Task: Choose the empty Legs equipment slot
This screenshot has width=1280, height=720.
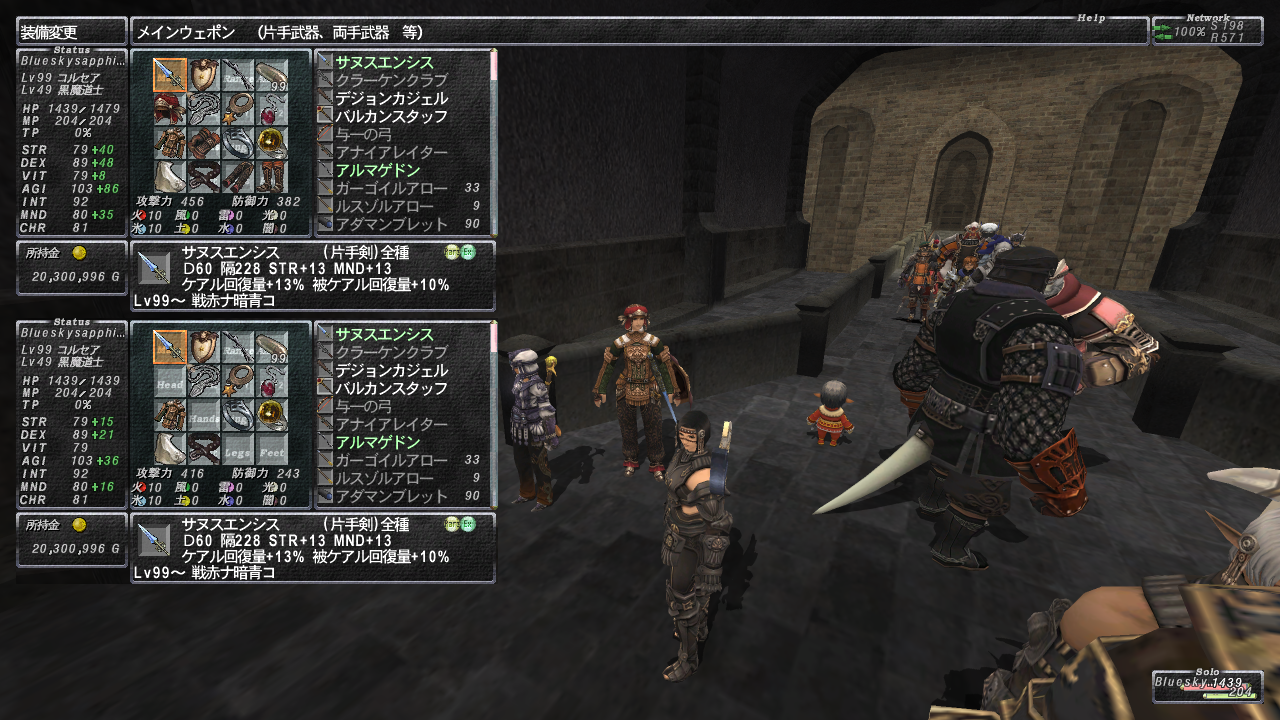Action: click(237, 447)
